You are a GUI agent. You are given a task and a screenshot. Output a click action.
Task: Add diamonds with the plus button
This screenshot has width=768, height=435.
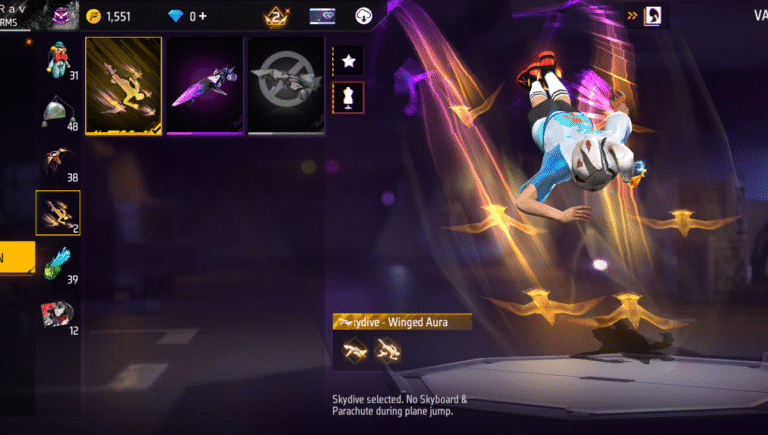point(202,16)
